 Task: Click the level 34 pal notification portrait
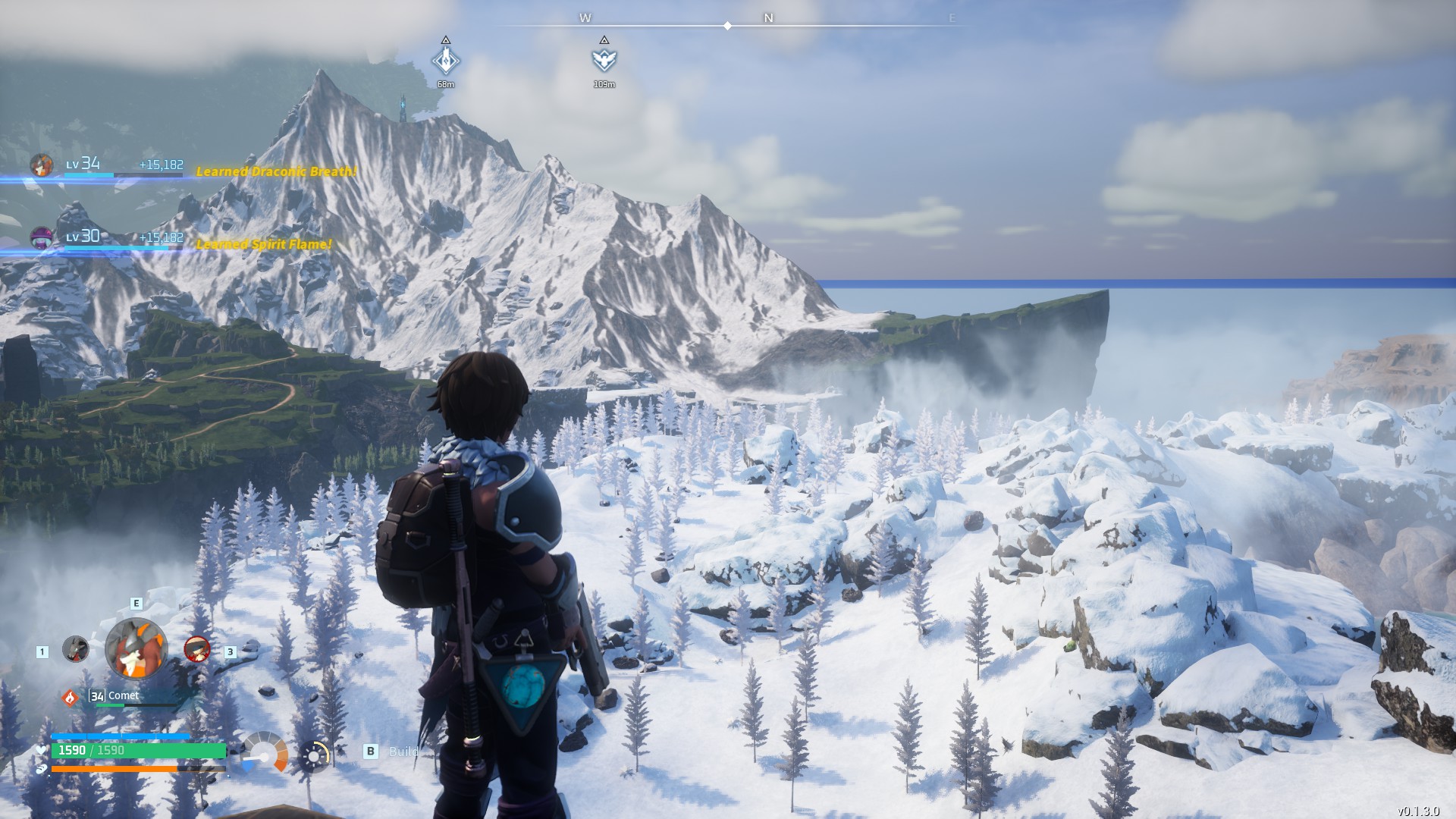point(42,165)
